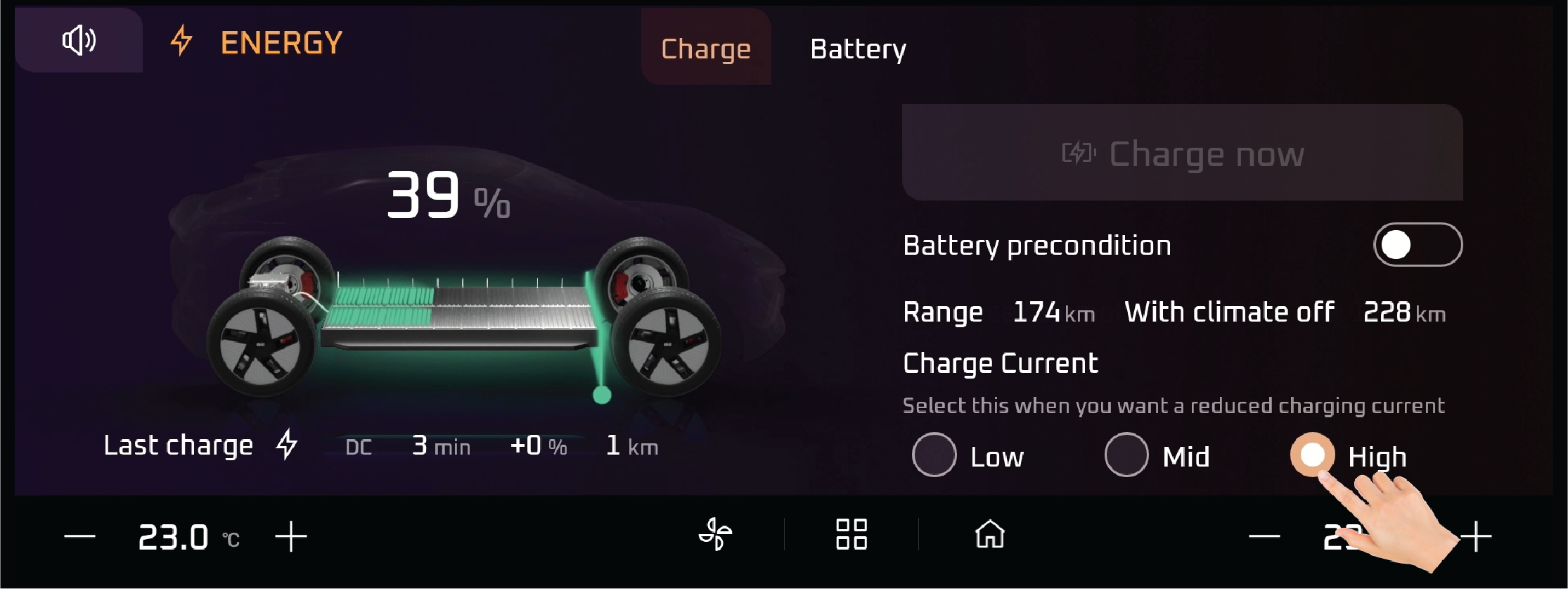Increase right temperature with plus button
The width and height of the screenshot is (1568, 589).
pos(1476,537)
